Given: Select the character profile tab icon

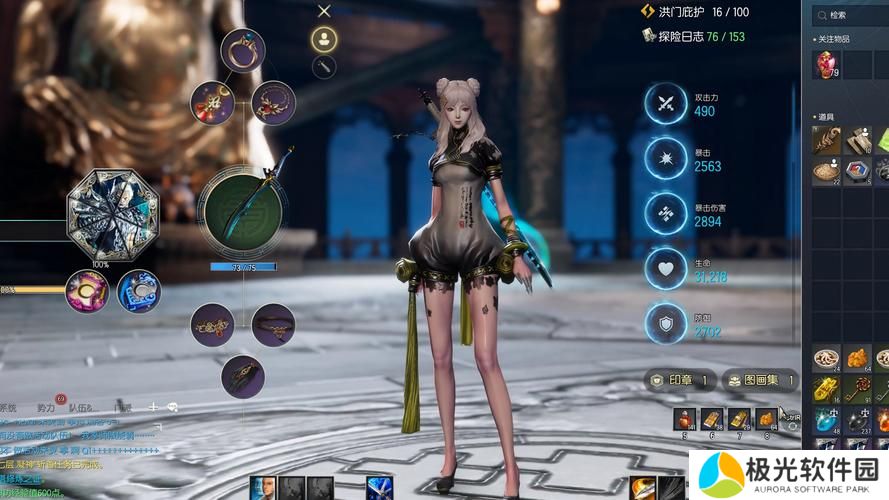Looking at the screenshot, I should click(324, 39).
